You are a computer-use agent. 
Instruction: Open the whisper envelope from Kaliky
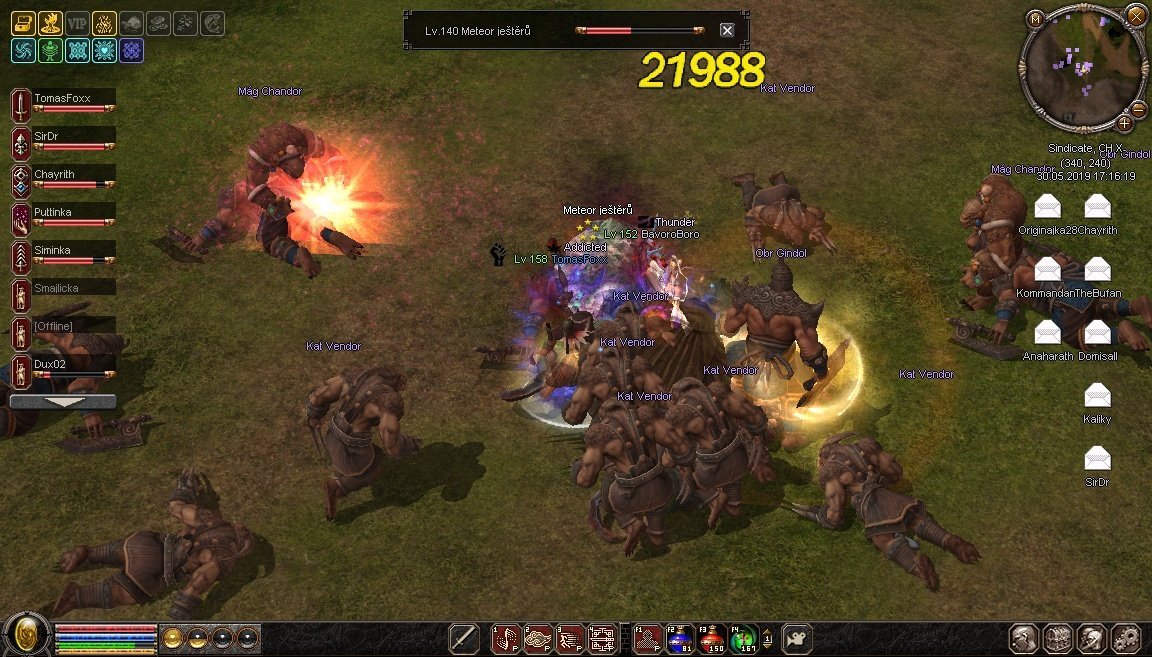[1097, 396]
